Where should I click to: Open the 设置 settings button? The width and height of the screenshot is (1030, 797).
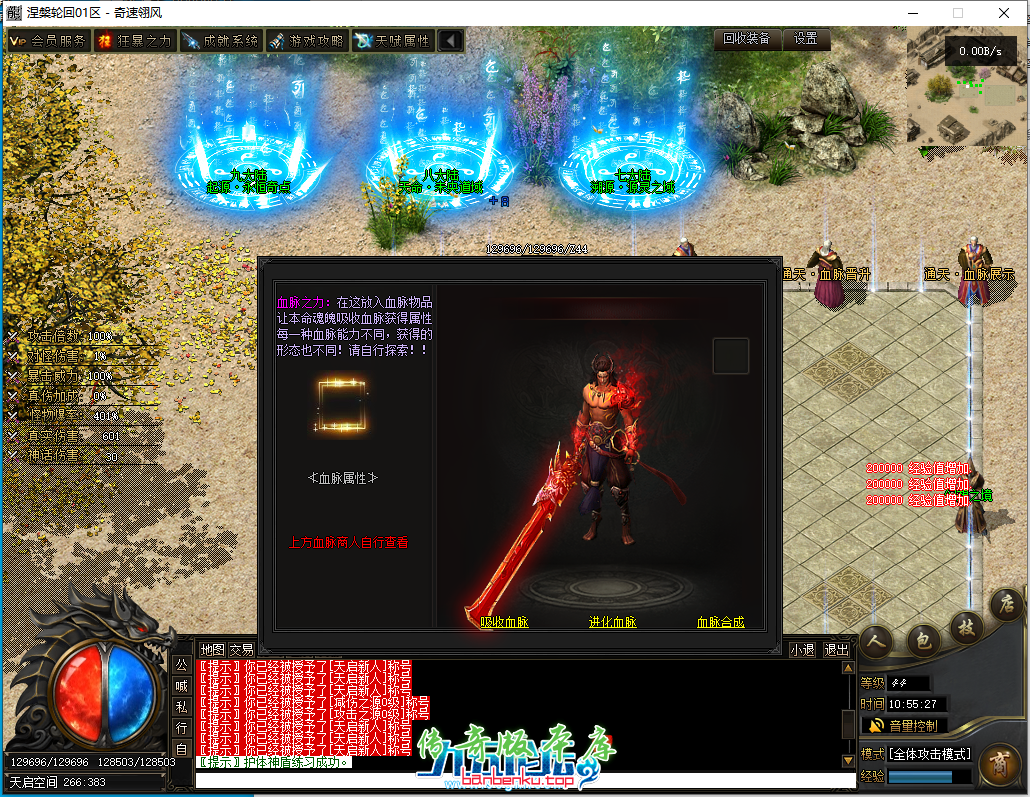[x=806, y=39]
